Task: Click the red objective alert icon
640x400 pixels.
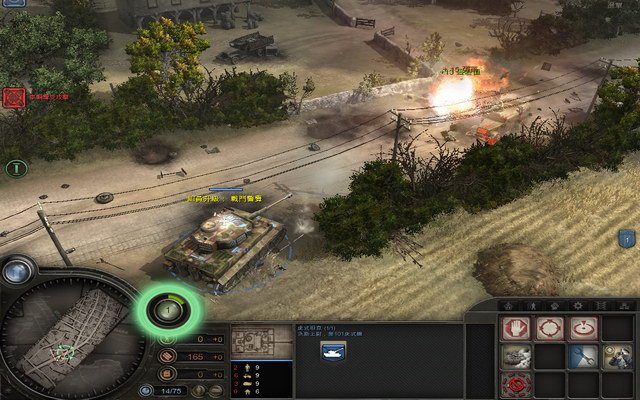Action: 14,97
